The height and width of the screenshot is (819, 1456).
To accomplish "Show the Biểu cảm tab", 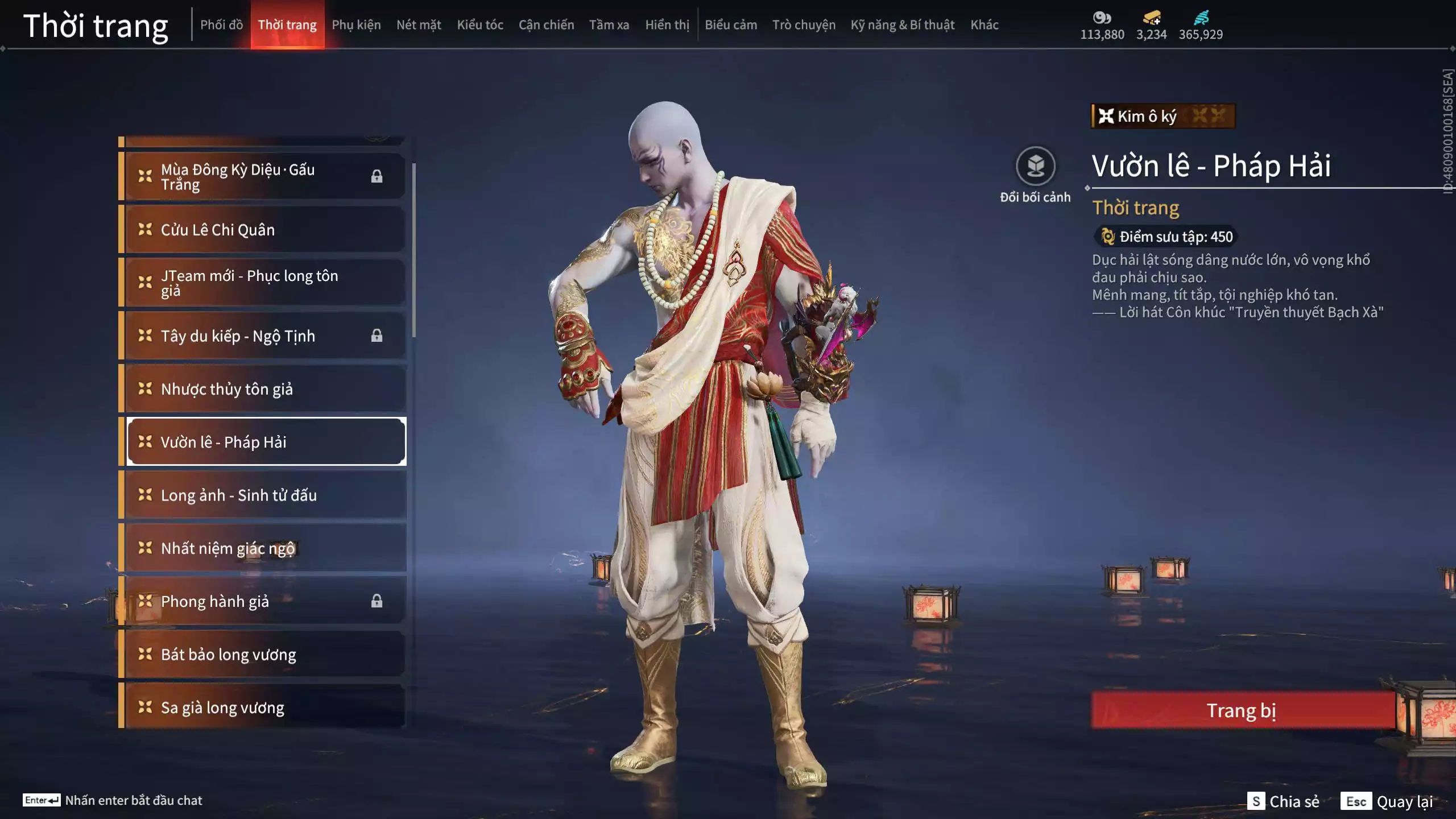I will click(731, 25).
